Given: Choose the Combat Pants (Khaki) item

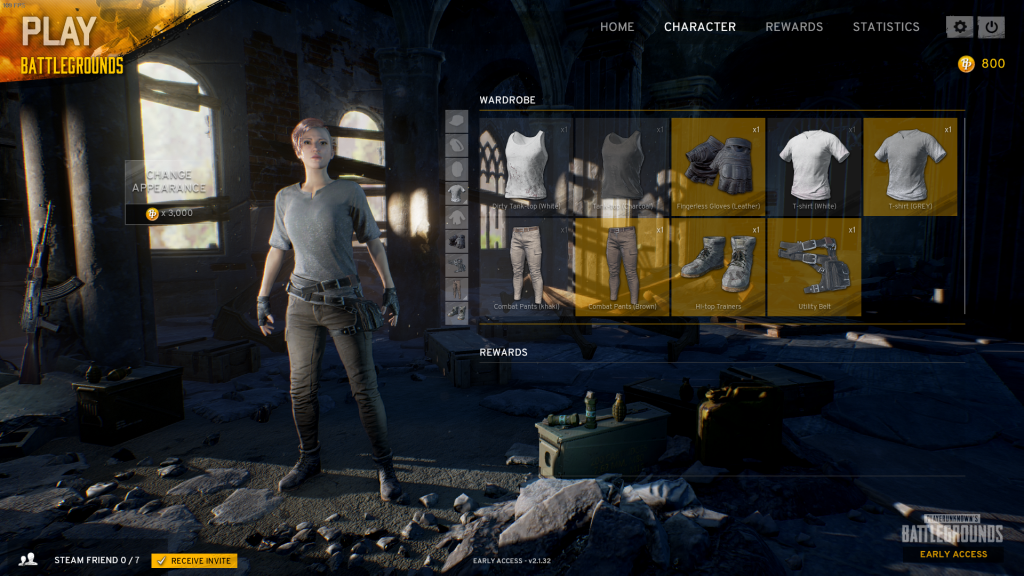Looking at the screenshot, I should pyautogui.click(x=525, y=267).
